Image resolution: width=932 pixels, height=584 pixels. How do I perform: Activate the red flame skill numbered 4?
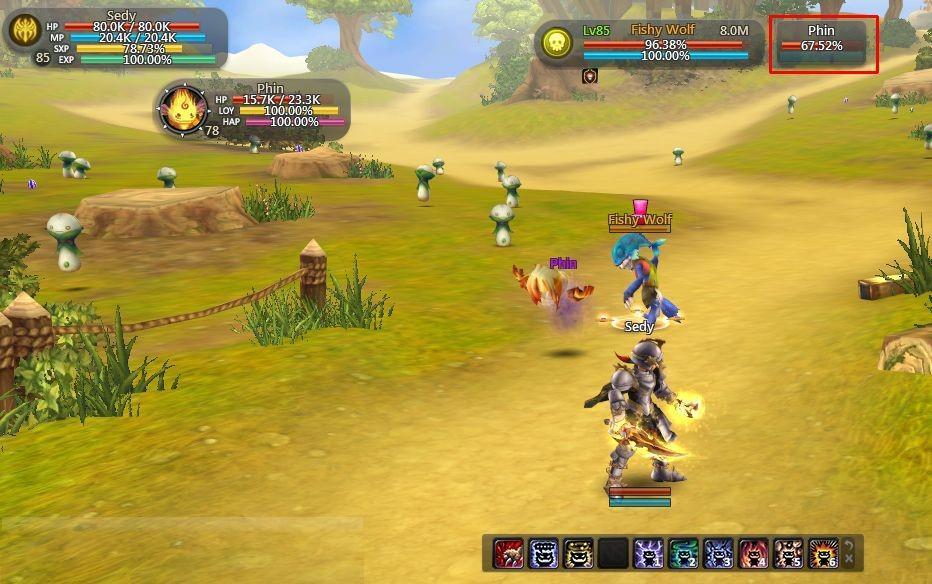tap(753, 553)
